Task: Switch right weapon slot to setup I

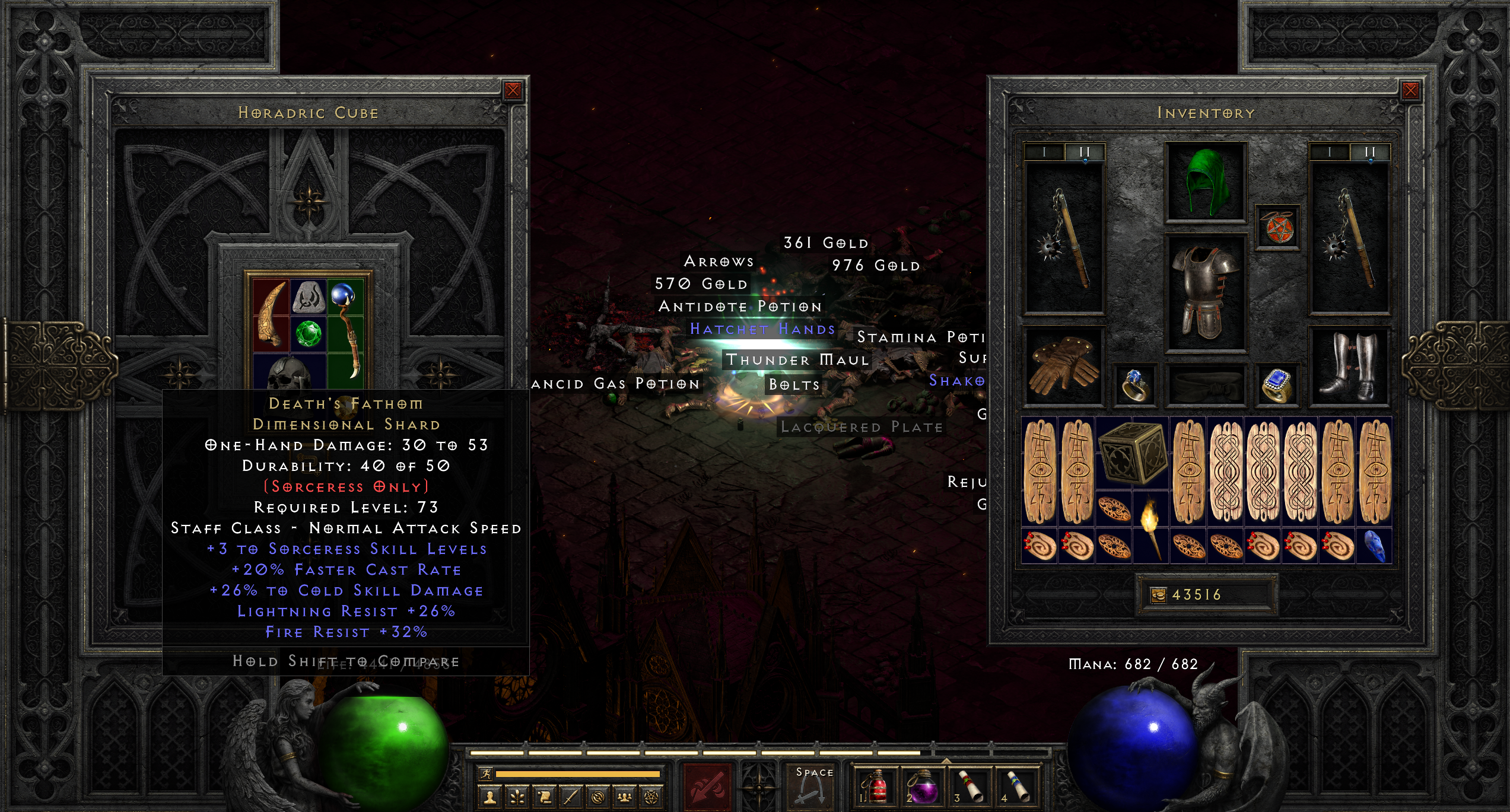Action: 1330,151
